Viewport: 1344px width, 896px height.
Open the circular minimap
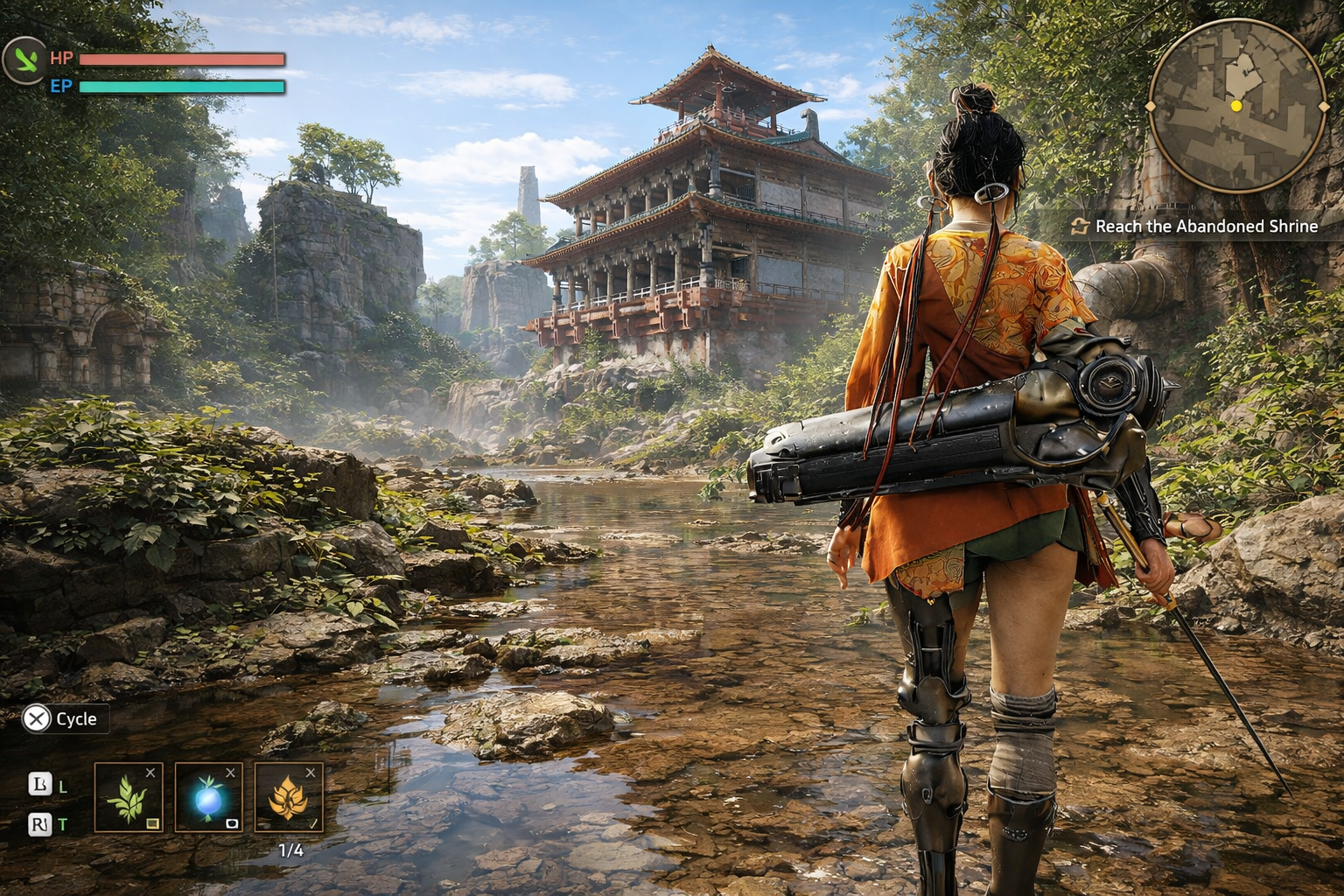point(1236,106)
